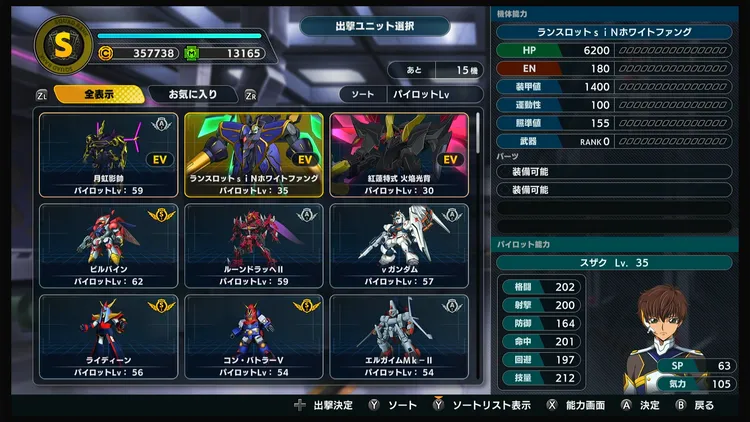Switch to the 全表示 tab
The width and height of the screenshot is (750, 422).
click(96, 94)
